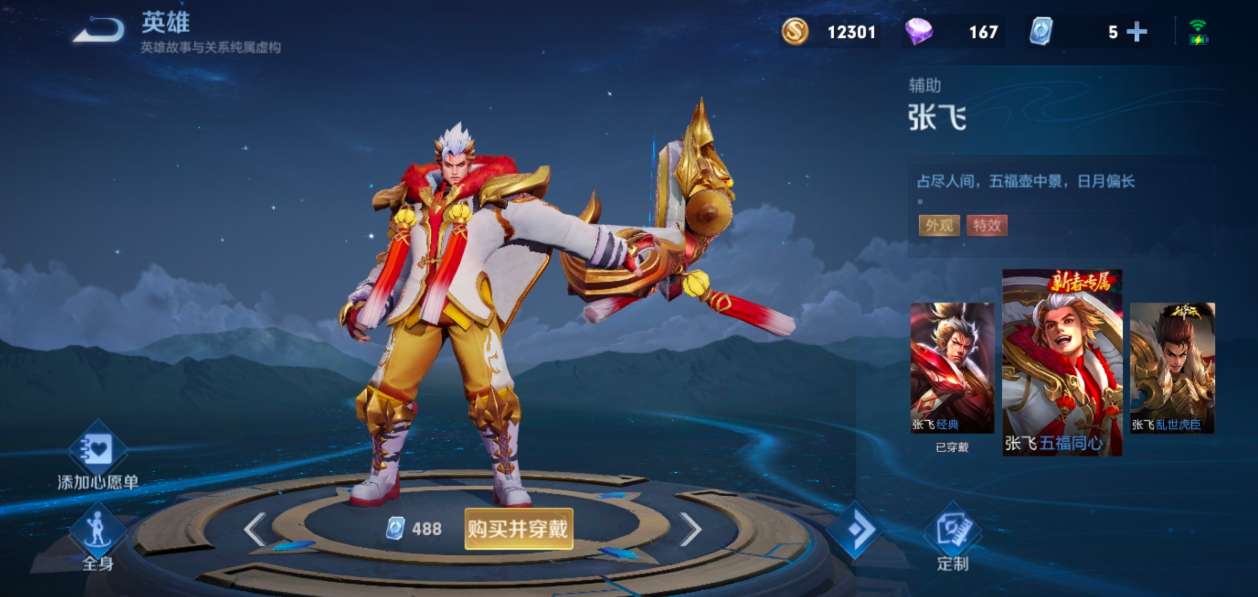Choose the 张飞 乱世虎臣 skin thumbnail
The height and width of the screenshot is (597, 1258).
coord(1172,368)
